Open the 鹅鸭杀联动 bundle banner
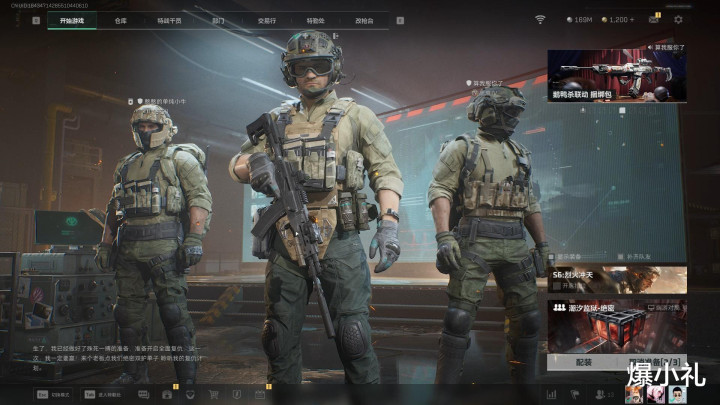Screen dimensions: 720x405 [x=616, y=76]
